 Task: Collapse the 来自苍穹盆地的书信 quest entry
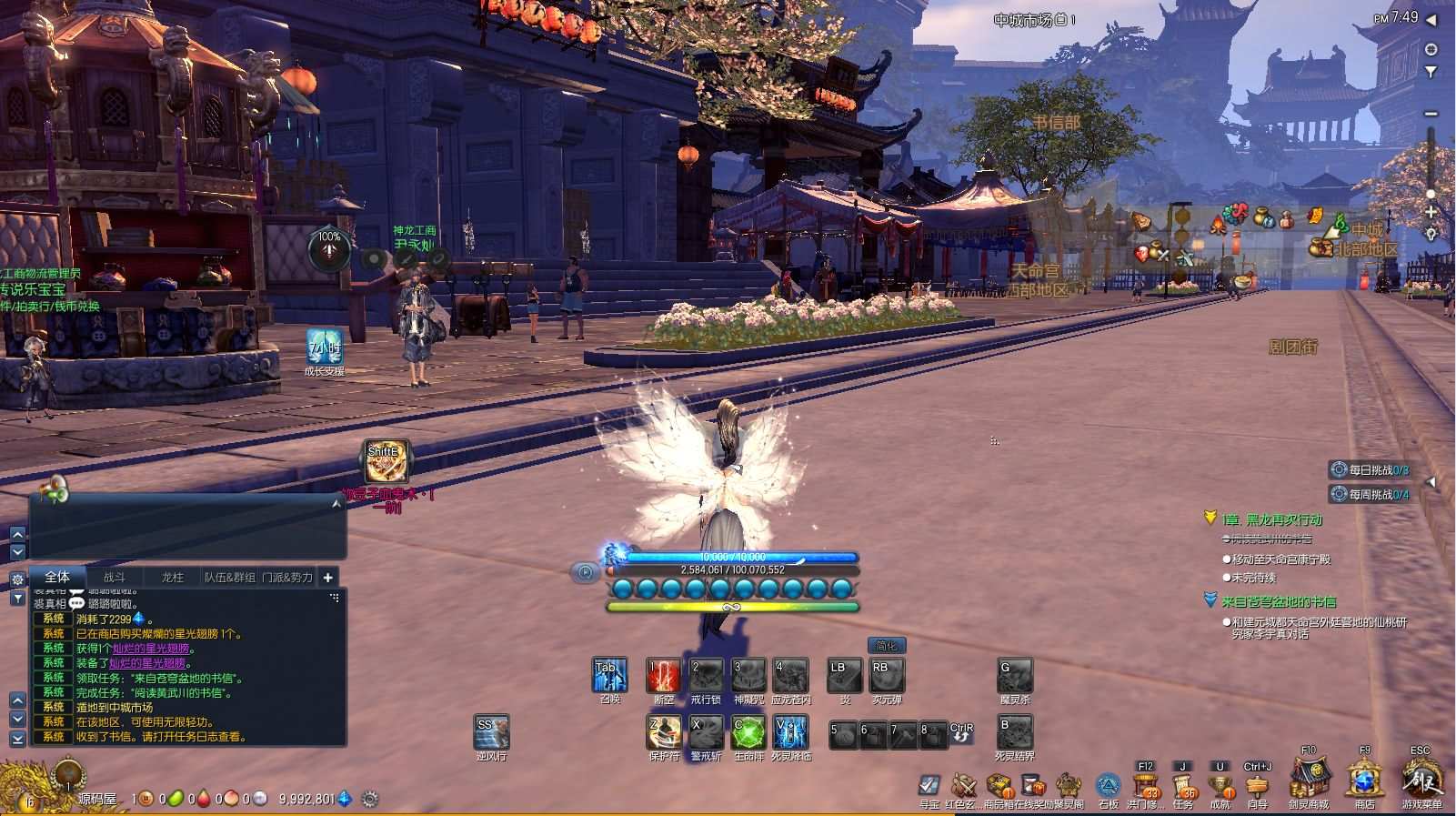pyautogui.click(x=1210, y=599)
